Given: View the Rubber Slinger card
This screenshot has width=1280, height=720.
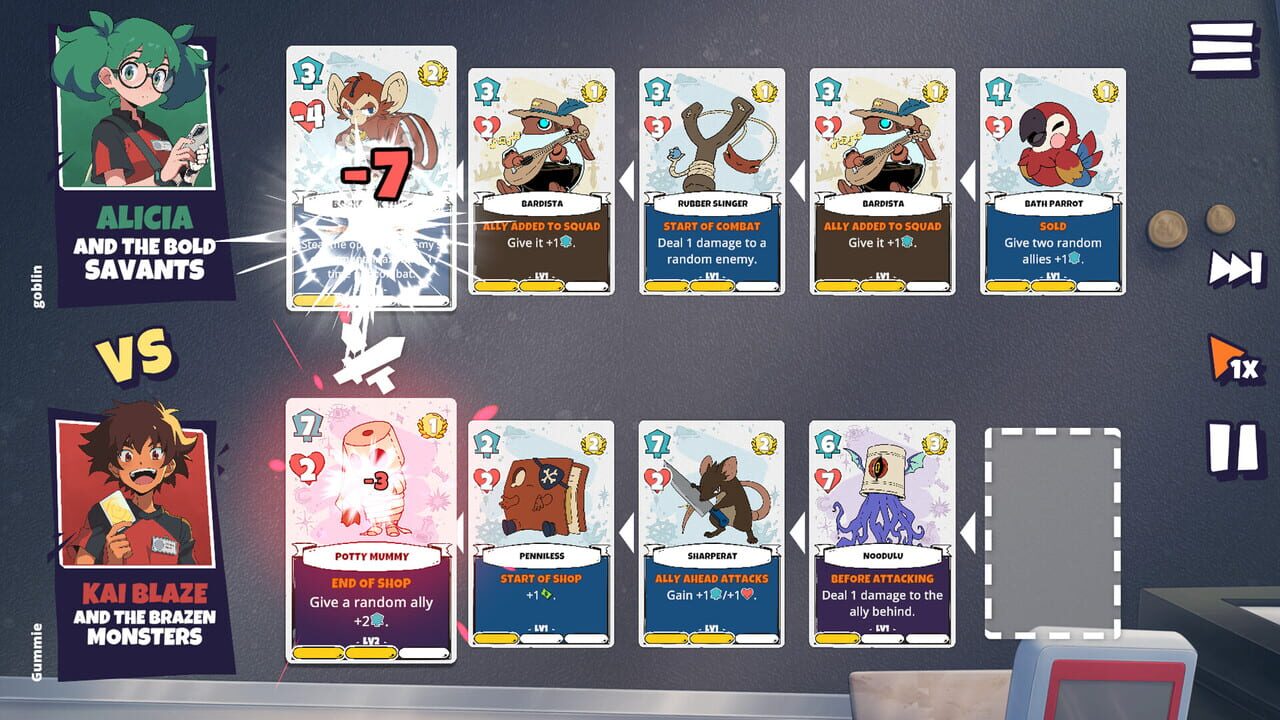Looking at the screenshot, I should point(712,180).
